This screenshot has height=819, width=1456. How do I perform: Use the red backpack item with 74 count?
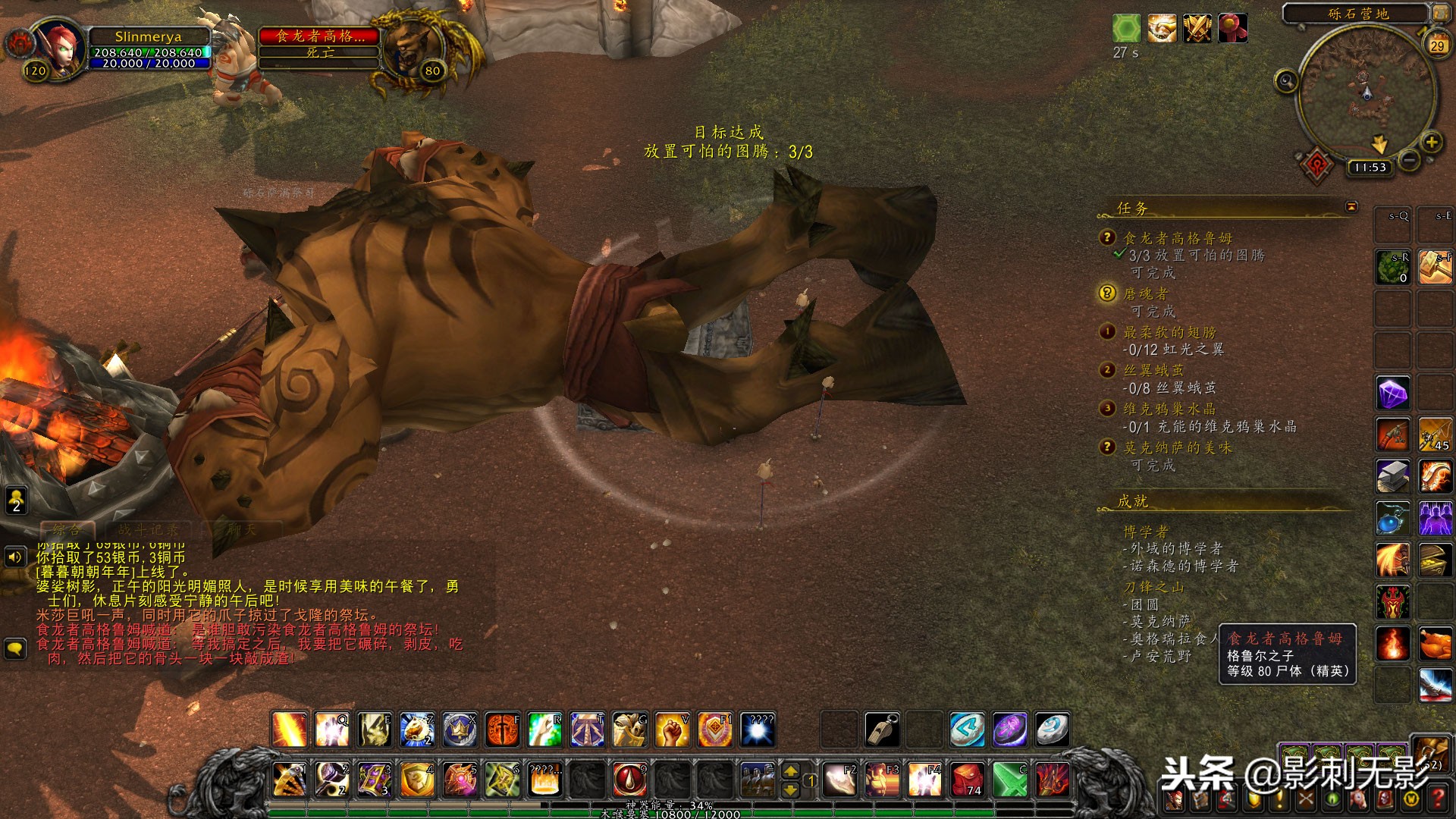click(x=968, y=780)
